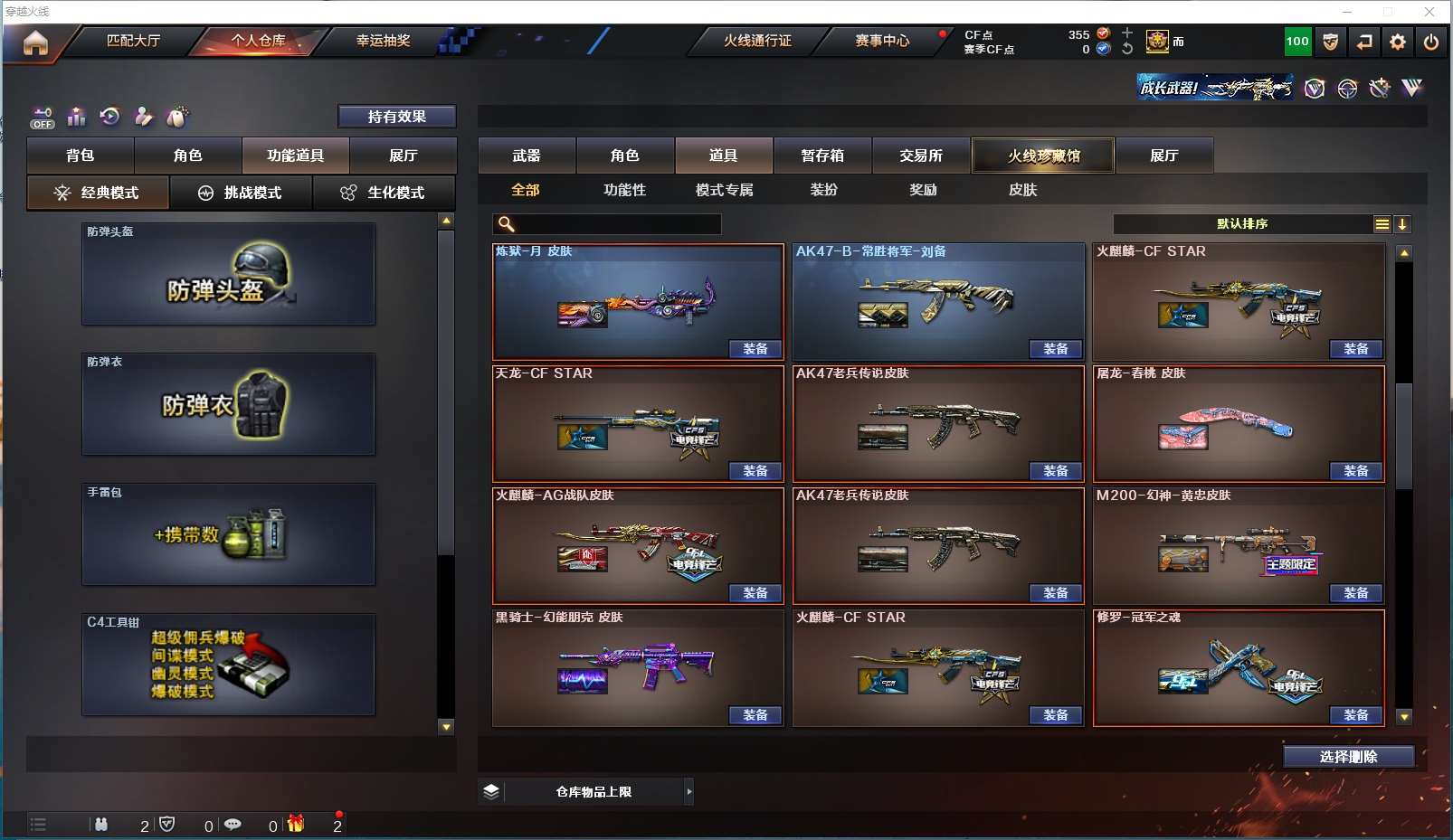Equip the 屠龙-春桃 皮肤 knife skin
Screen dimensions: 1453x840
point(1355,471)
